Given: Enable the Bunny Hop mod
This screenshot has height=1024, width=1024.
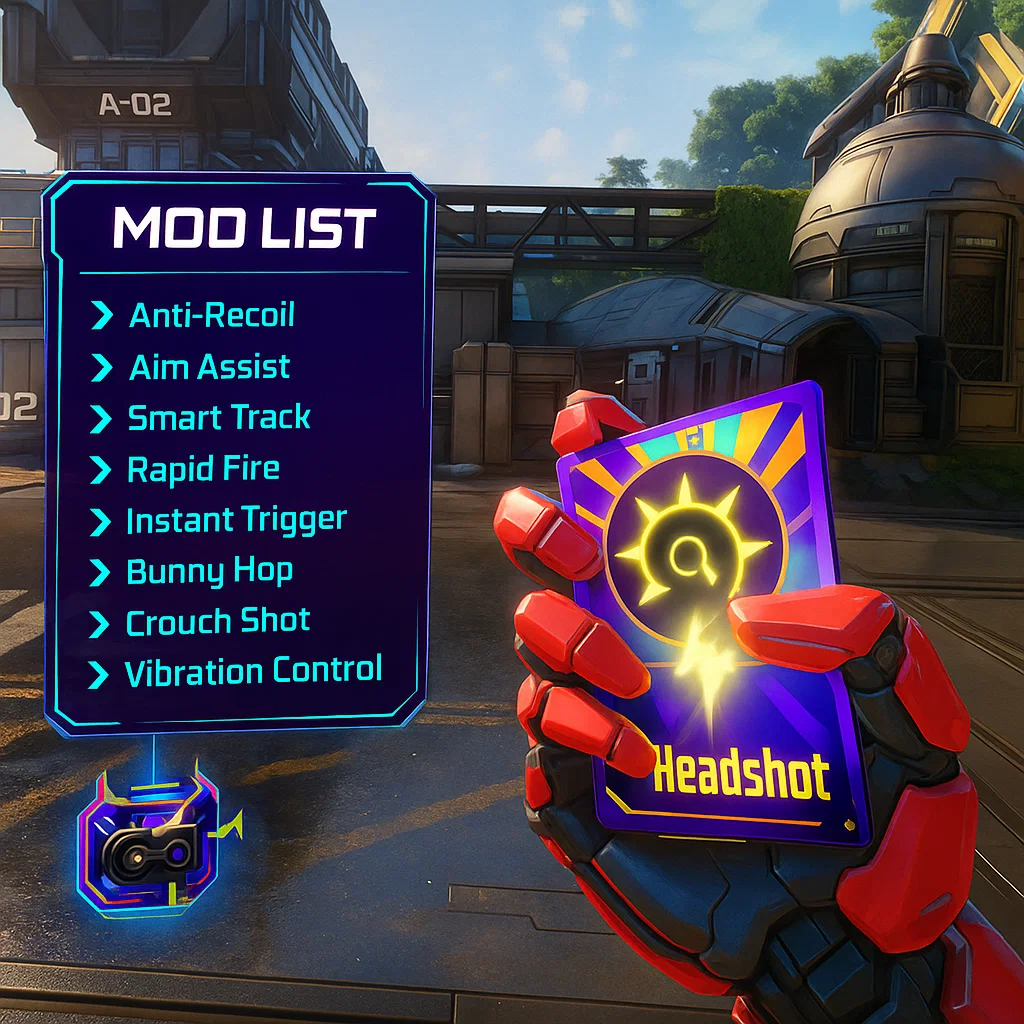Looking at the screenshot, I should pos(209,572).
